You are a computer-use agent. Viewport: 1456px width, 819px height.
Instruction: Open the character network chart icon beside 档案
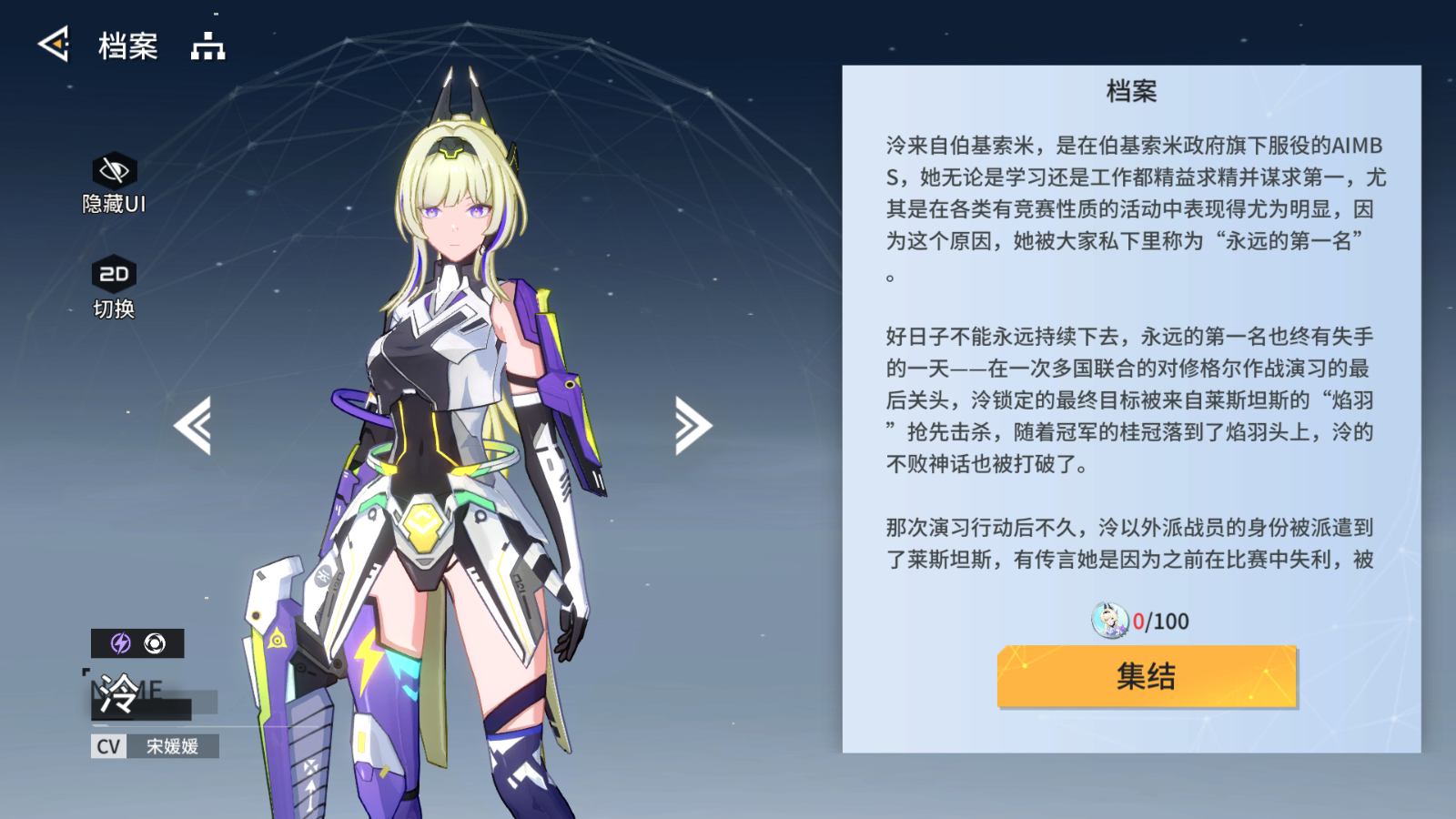[209, 45]
